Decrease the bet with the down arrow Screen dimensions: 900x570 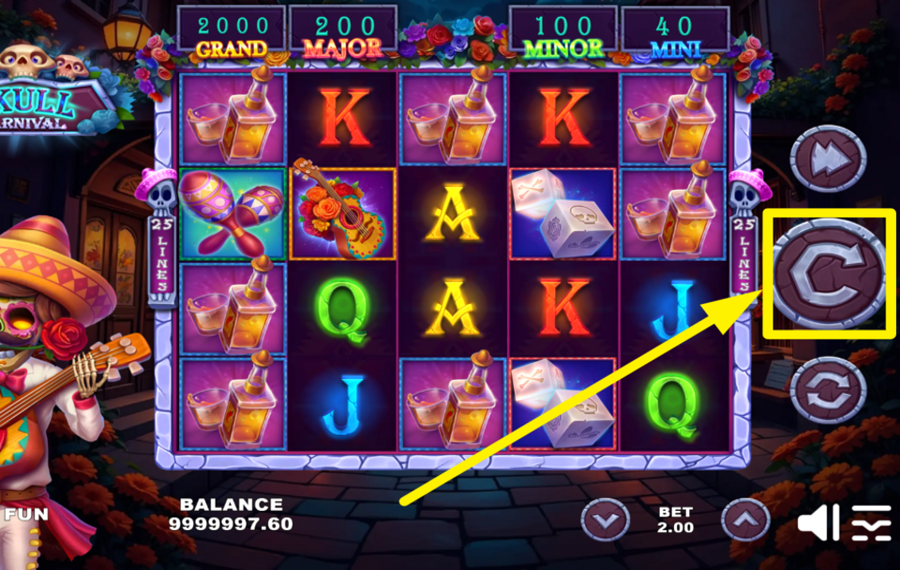[606, 519]
